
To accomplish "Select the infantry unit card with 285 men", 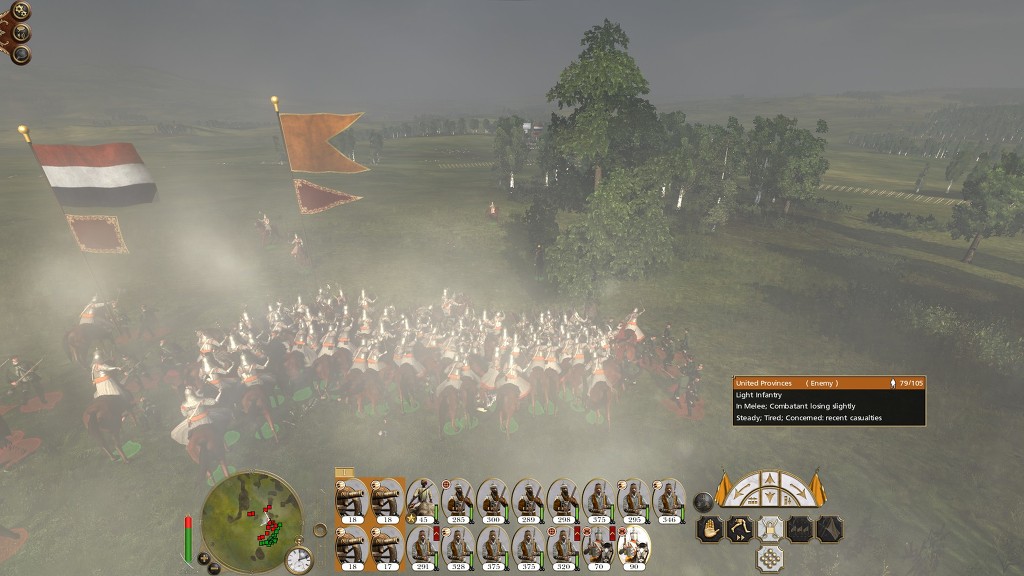I will click(x=457, y=500).
